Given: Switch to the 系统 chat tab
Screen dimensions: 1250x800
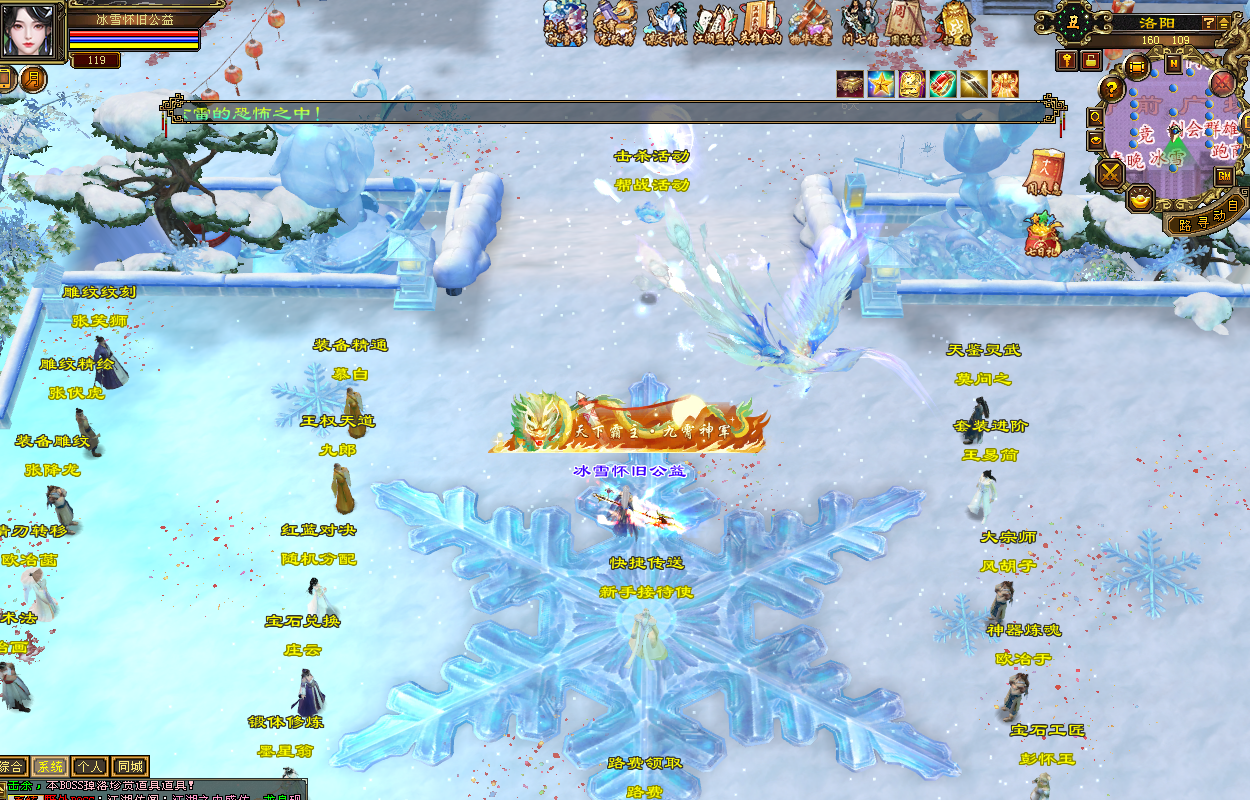Looking at the screenshot, I should tap(50, 767).
